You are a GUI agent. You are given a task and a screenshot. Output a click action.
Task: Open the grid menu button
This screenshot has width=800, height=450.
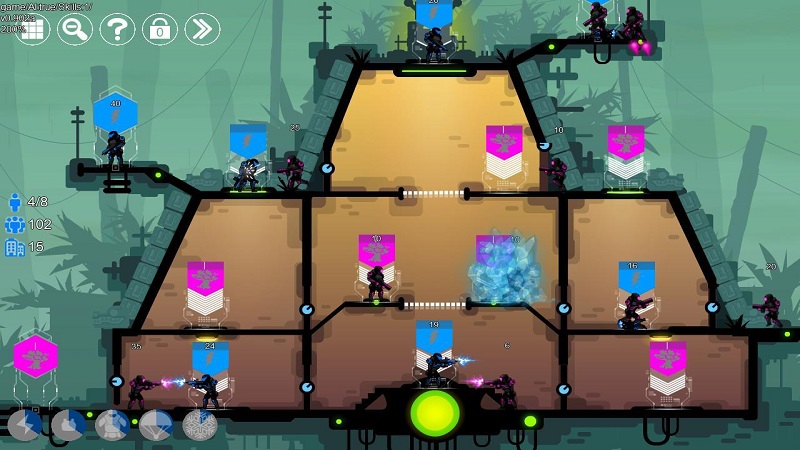click(x=33, y=28)
